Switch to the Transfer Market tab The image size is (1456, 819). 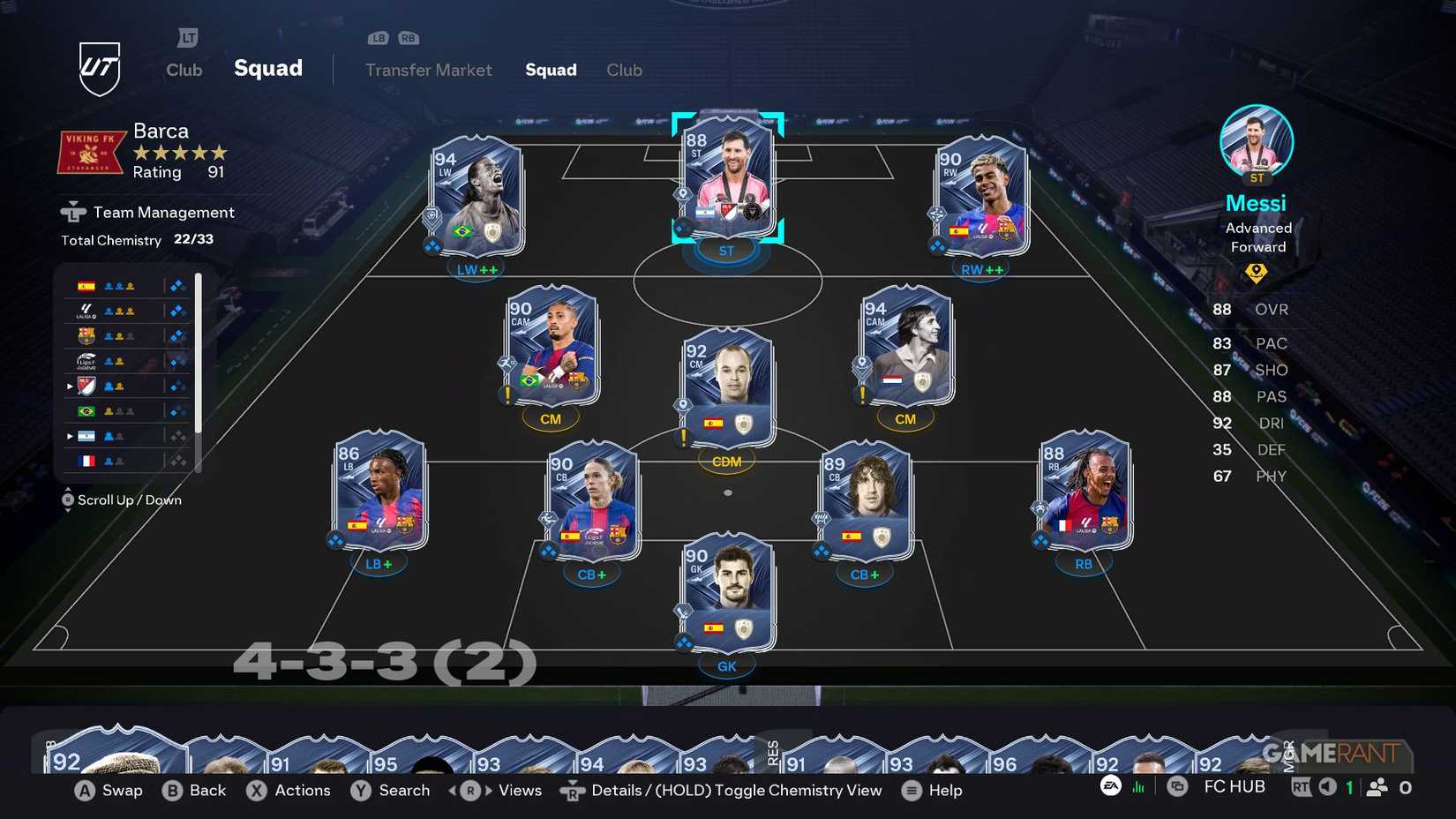[x=429, y=70]
